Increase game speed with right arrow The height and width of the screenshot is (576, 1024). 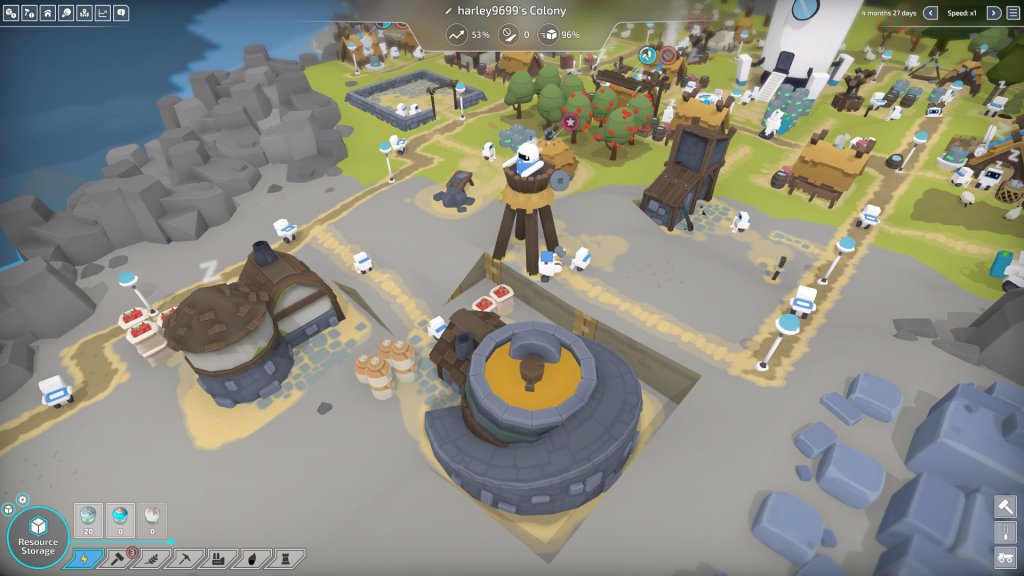993,13
